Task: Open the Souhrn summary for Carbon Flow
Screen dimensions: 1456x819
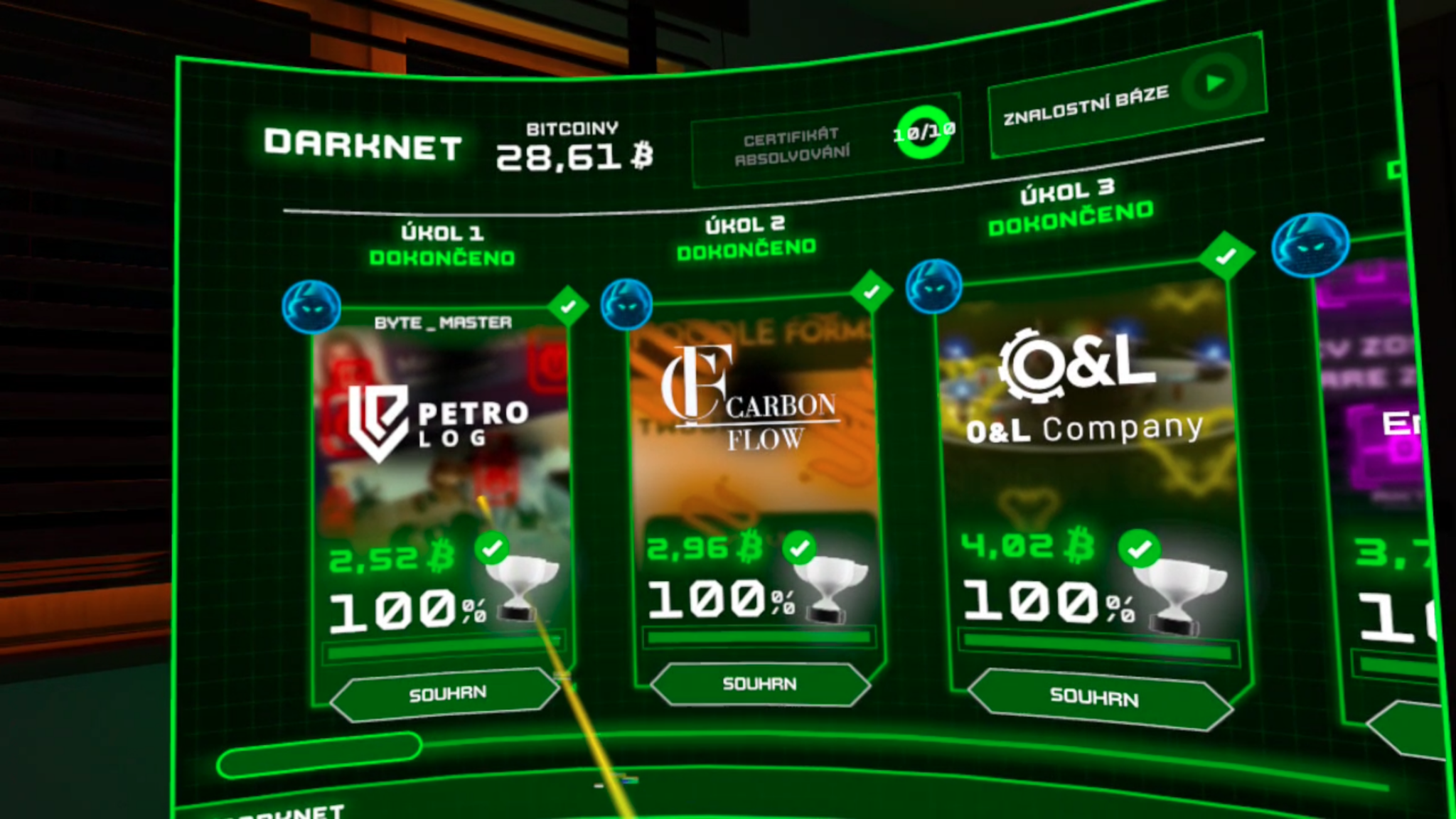Action: pyautogui.click(x=759, y=684)
